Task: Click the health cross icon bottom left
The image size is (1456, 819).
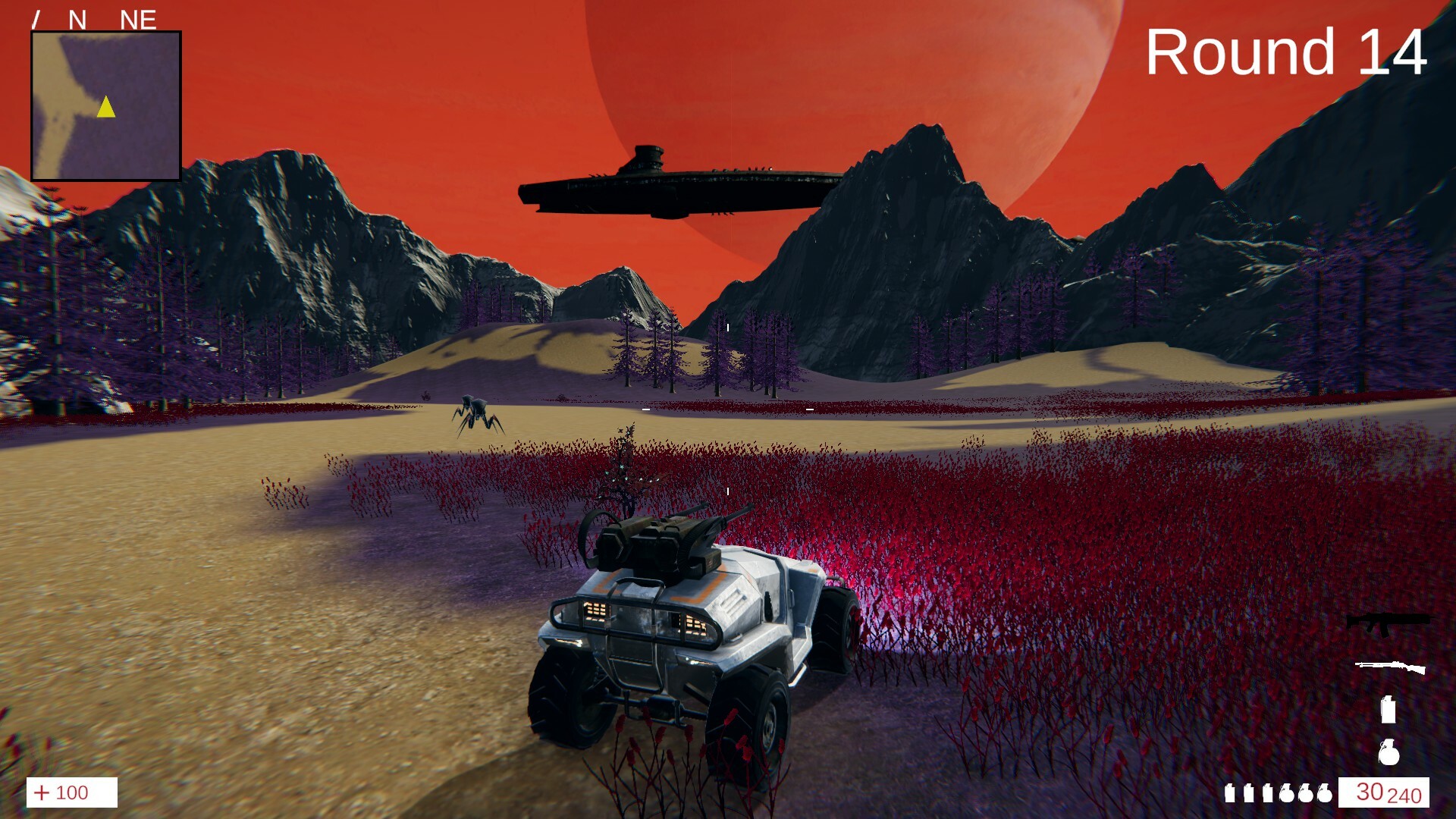Action: [x=43, y=793]
